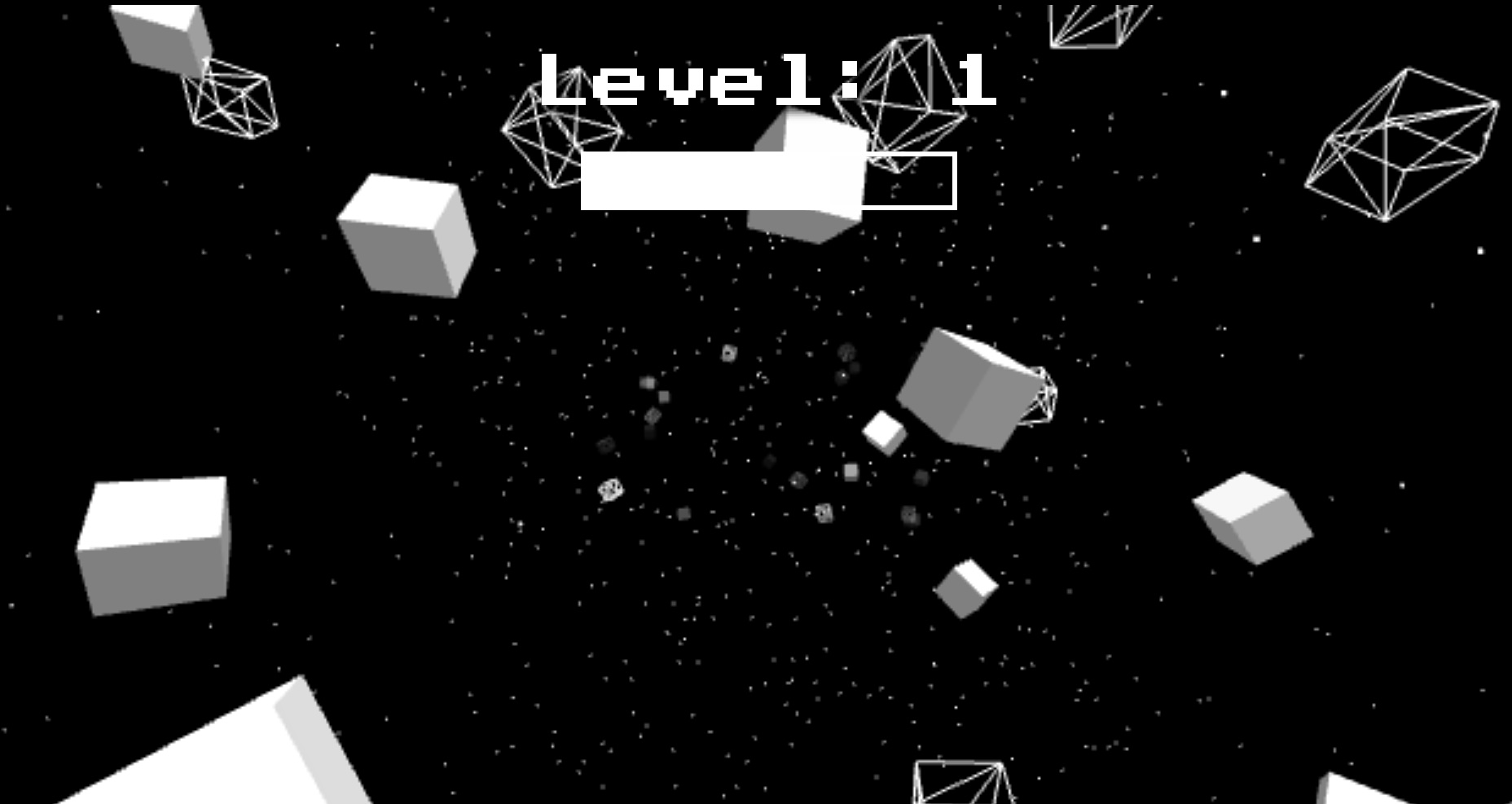Click the large gray cube right of screen center
The width and height of the screenshot is (1512, 804).
point(961,391)
